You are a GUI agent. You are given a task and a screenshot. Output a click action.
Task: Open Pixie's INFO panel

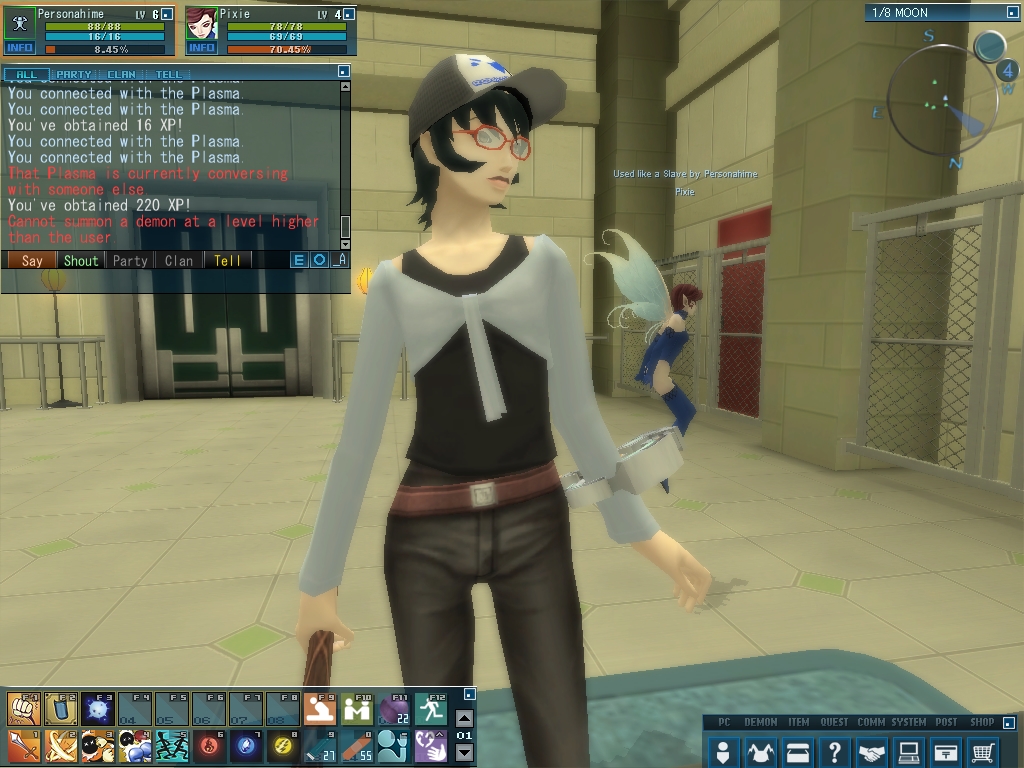201,47
